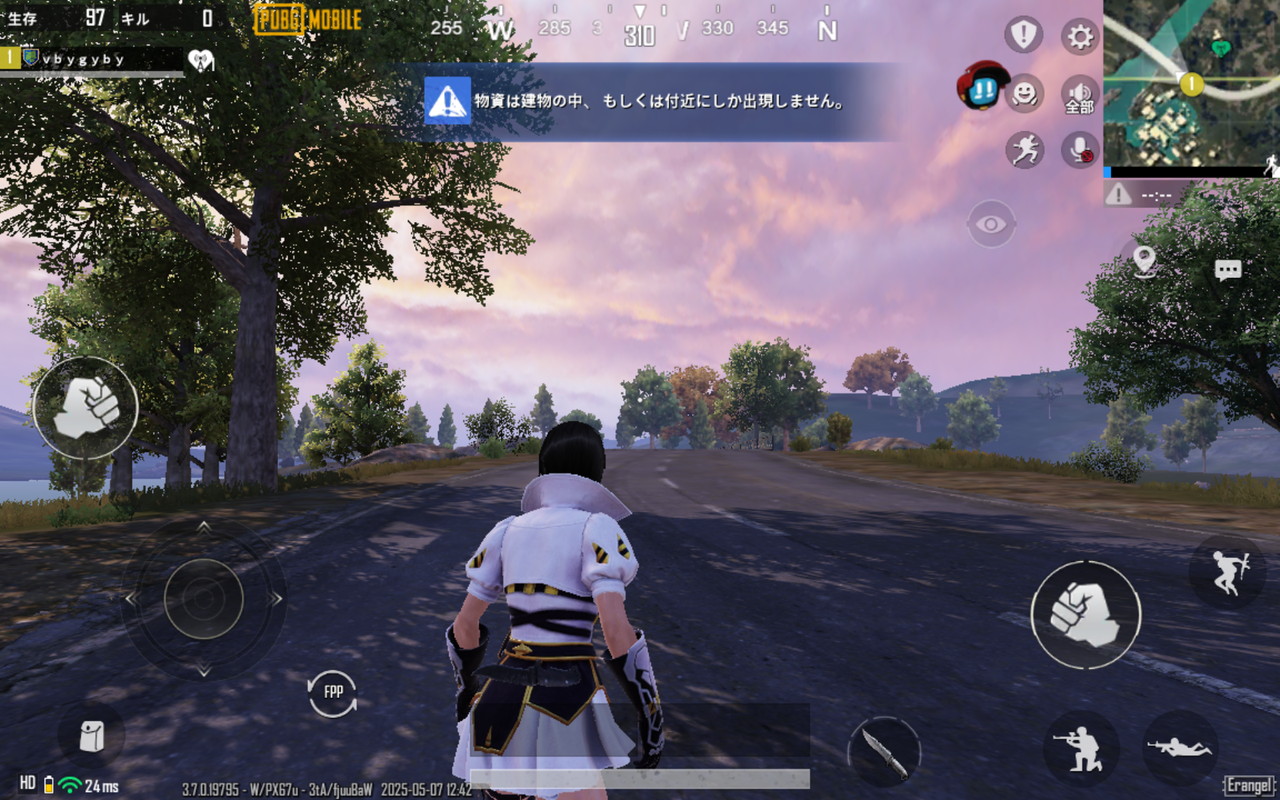Switch camera with the FPP toggle
This screenshot has width=1280, height=800.
click(332, 693)
